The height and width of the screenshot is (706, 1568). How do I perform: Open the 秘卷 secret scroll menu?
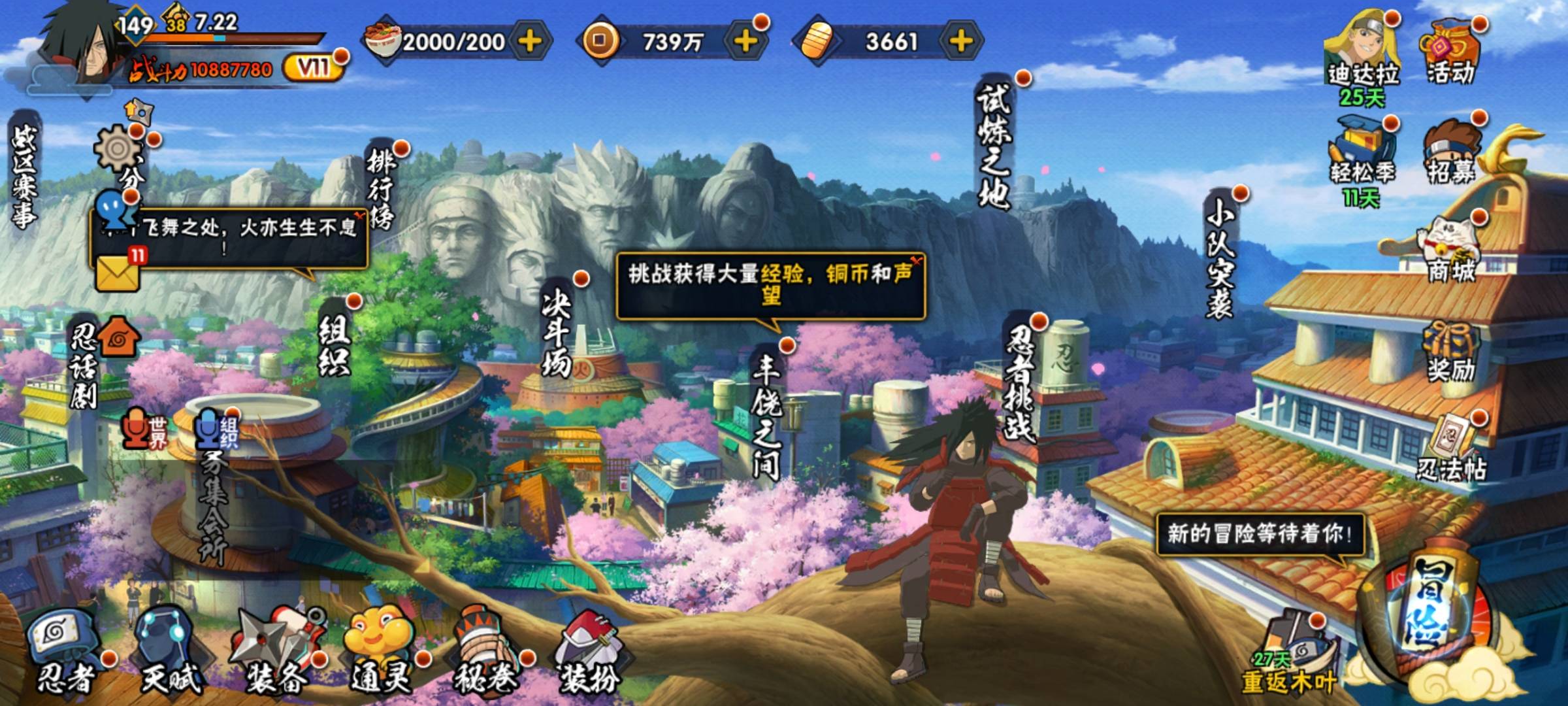coord(485,654)
